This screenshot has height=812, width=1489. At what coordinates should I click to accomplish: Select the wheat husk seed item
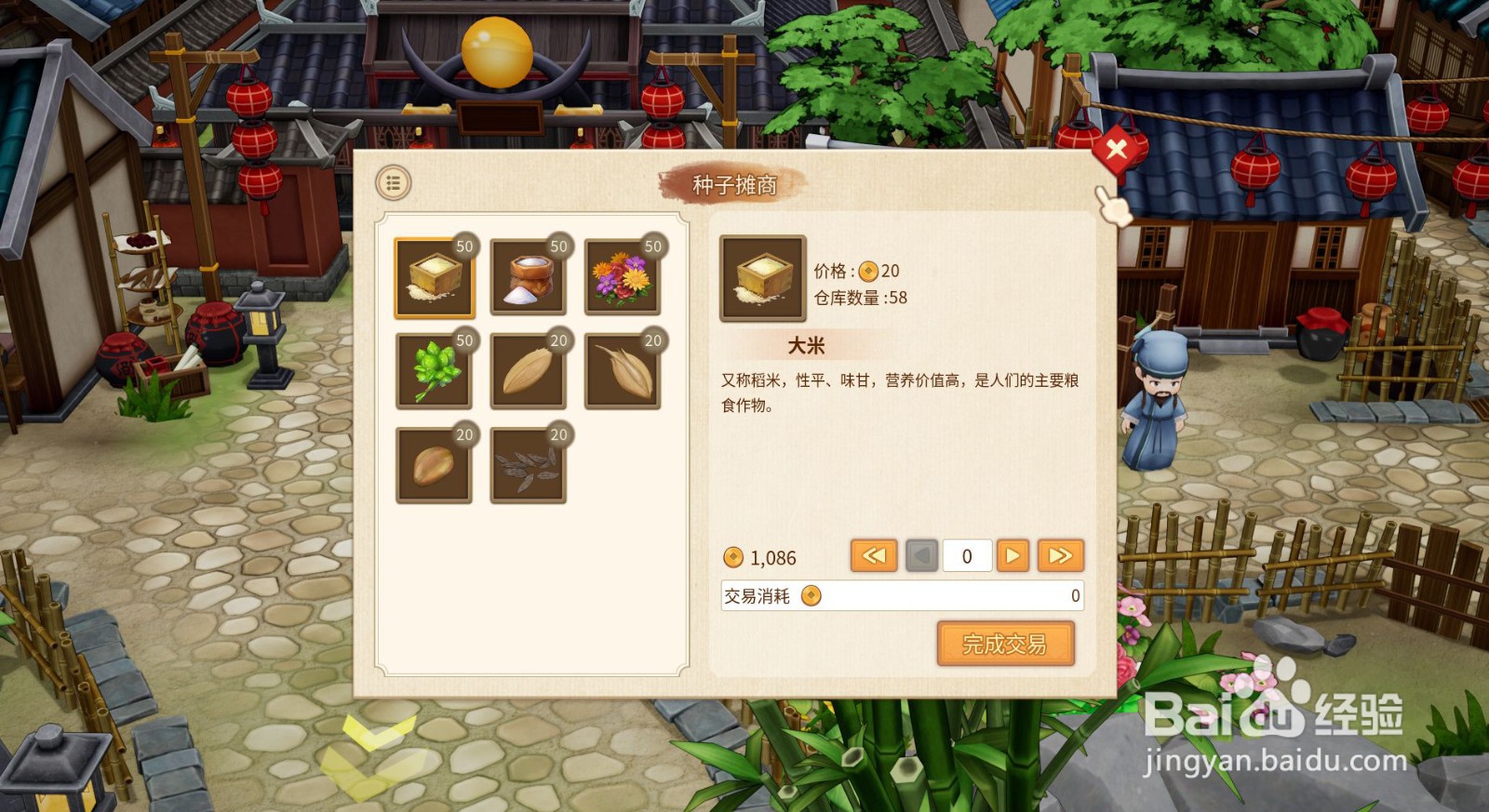(624, 370)
